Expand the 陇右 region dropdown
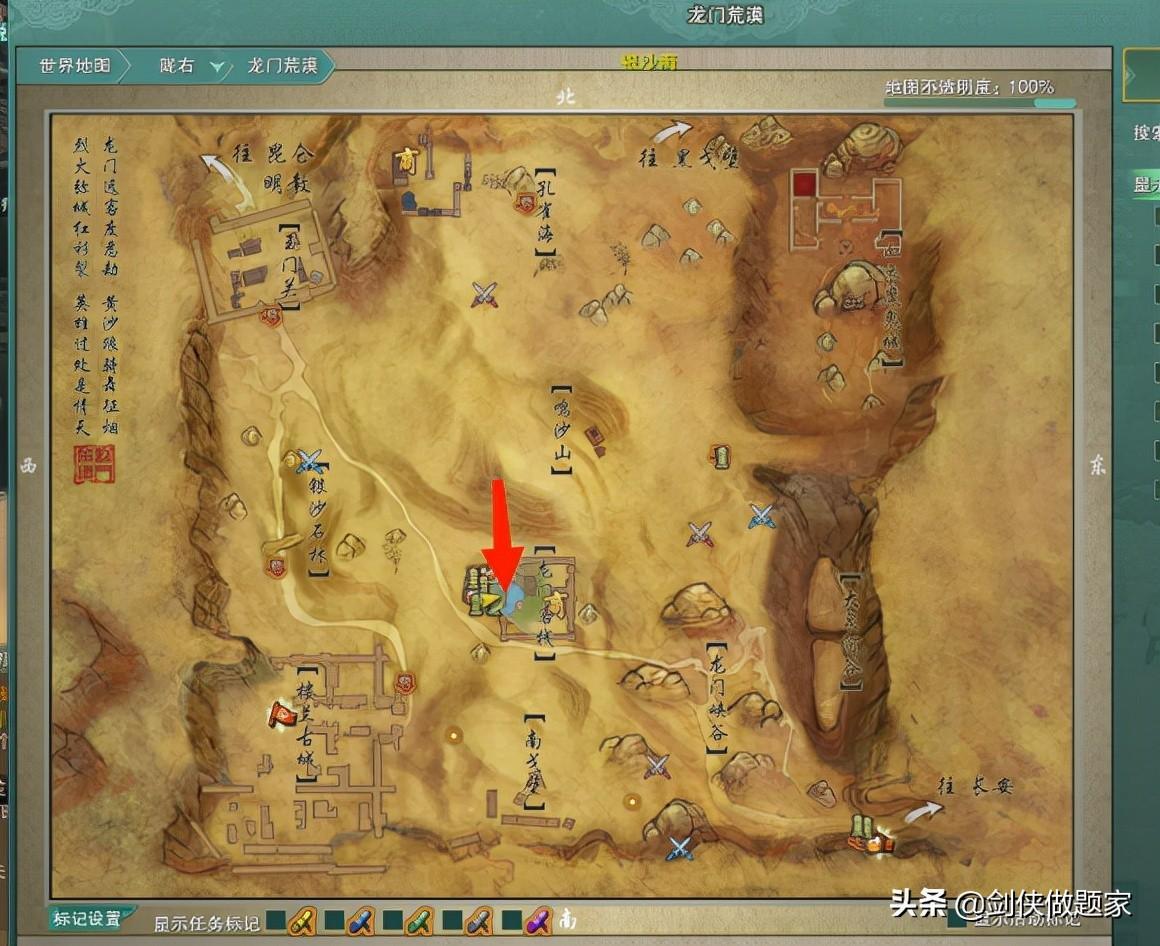 217,68
